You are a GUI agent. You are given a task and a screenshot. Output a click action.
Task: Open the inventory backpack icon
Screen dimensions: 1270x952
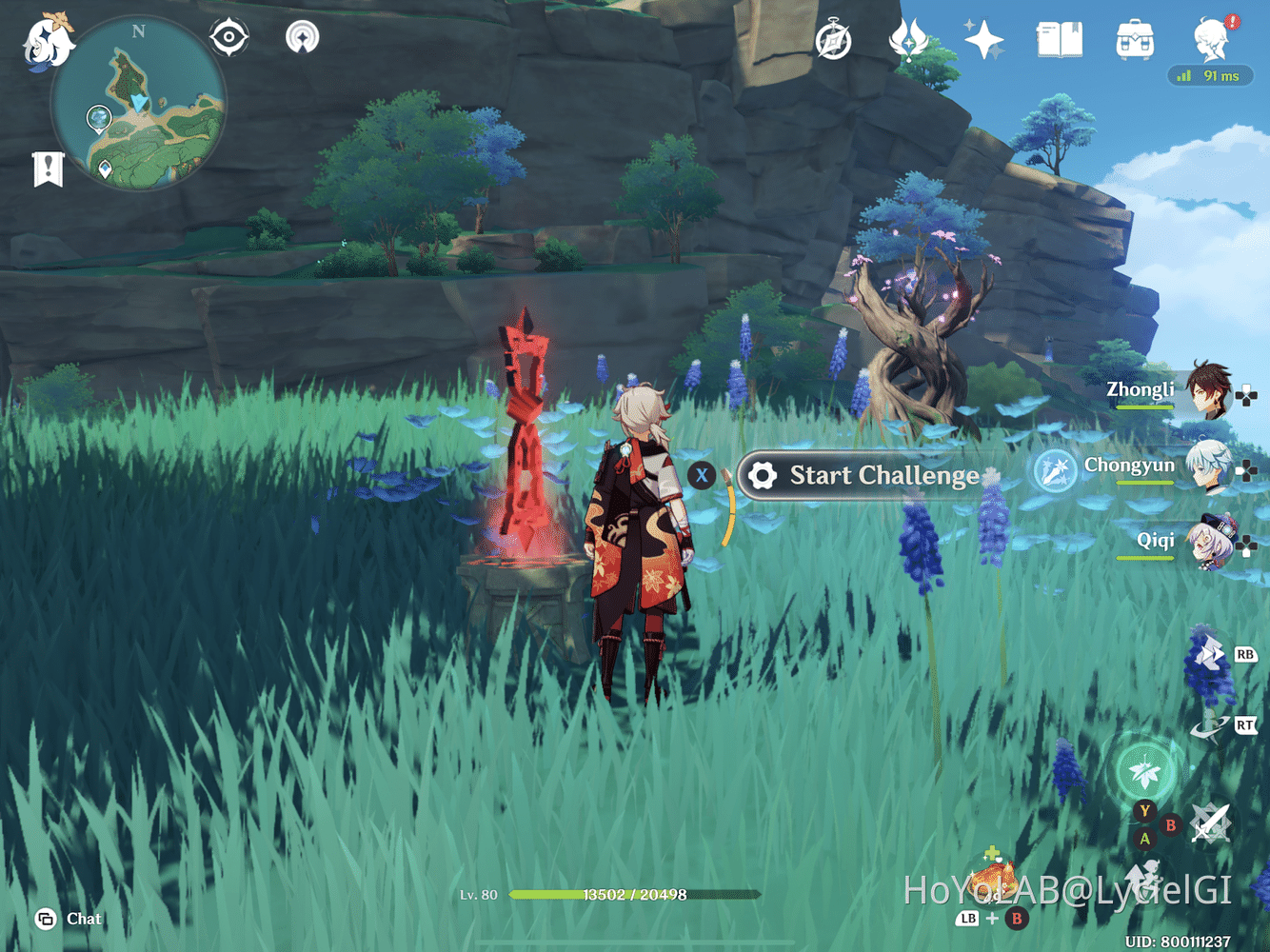(x=1135, y=40)
